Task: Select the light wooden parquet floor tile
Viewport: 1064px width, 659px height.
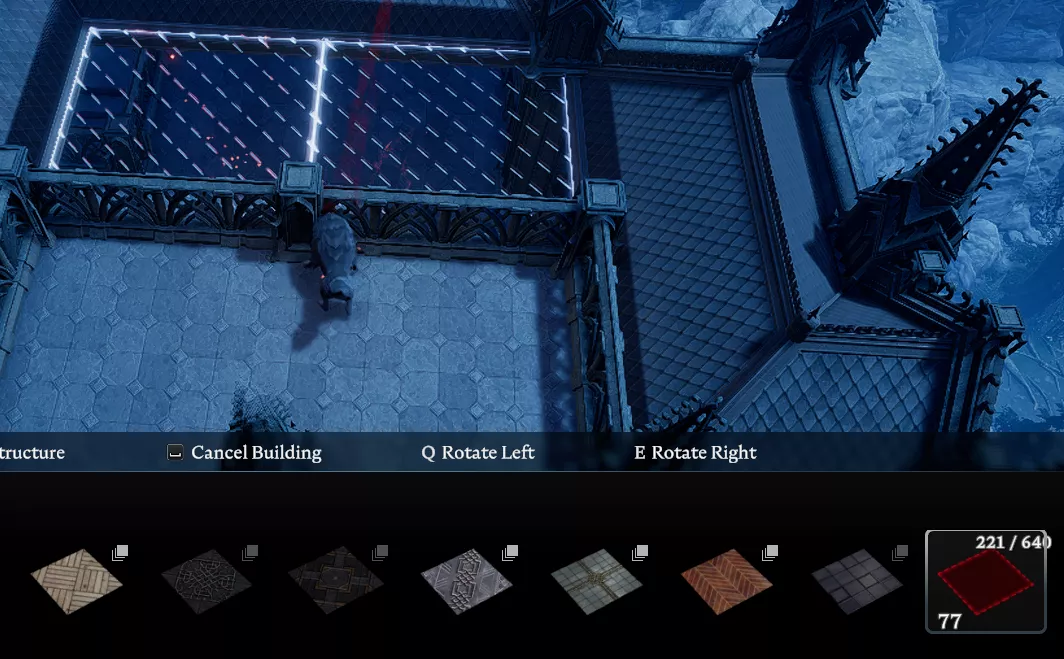Action: pyautogui.click(x=76, y=581)
